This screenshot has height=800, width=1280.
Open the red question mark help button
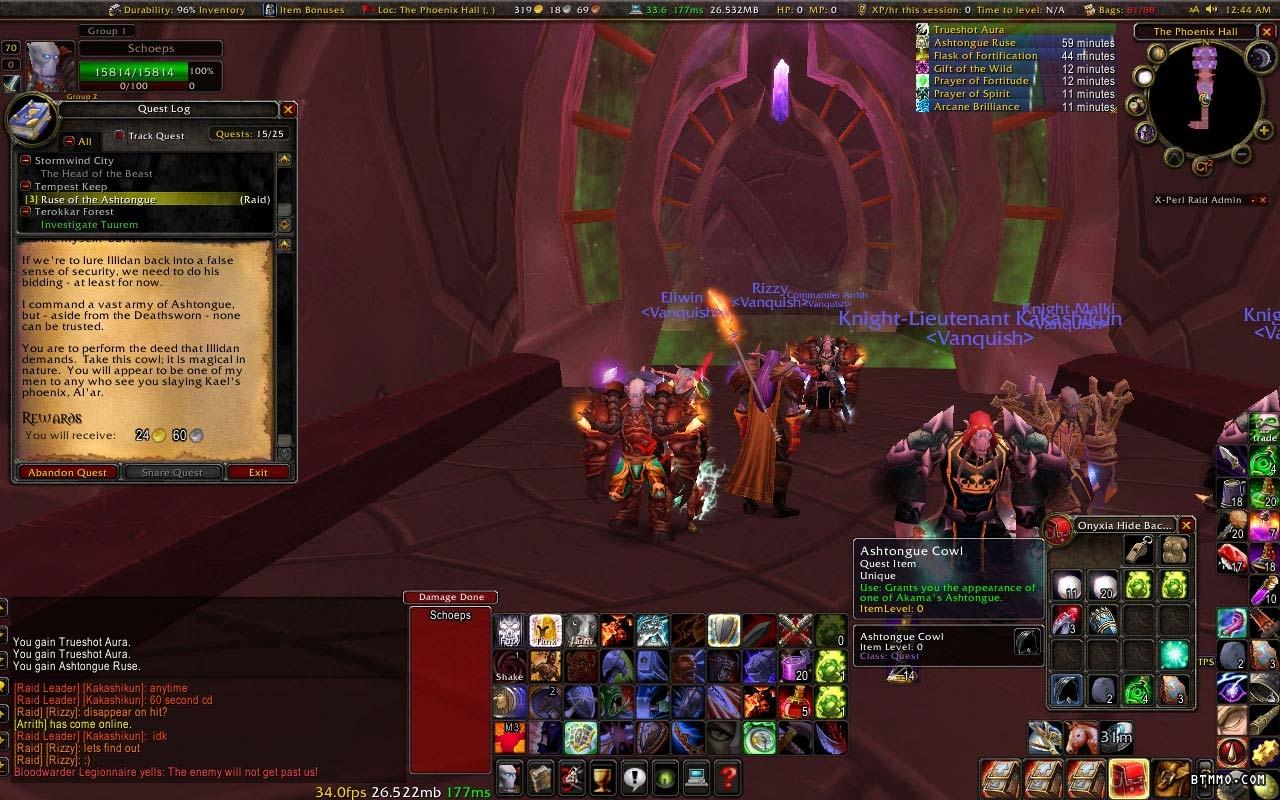(x=728, y=776)
